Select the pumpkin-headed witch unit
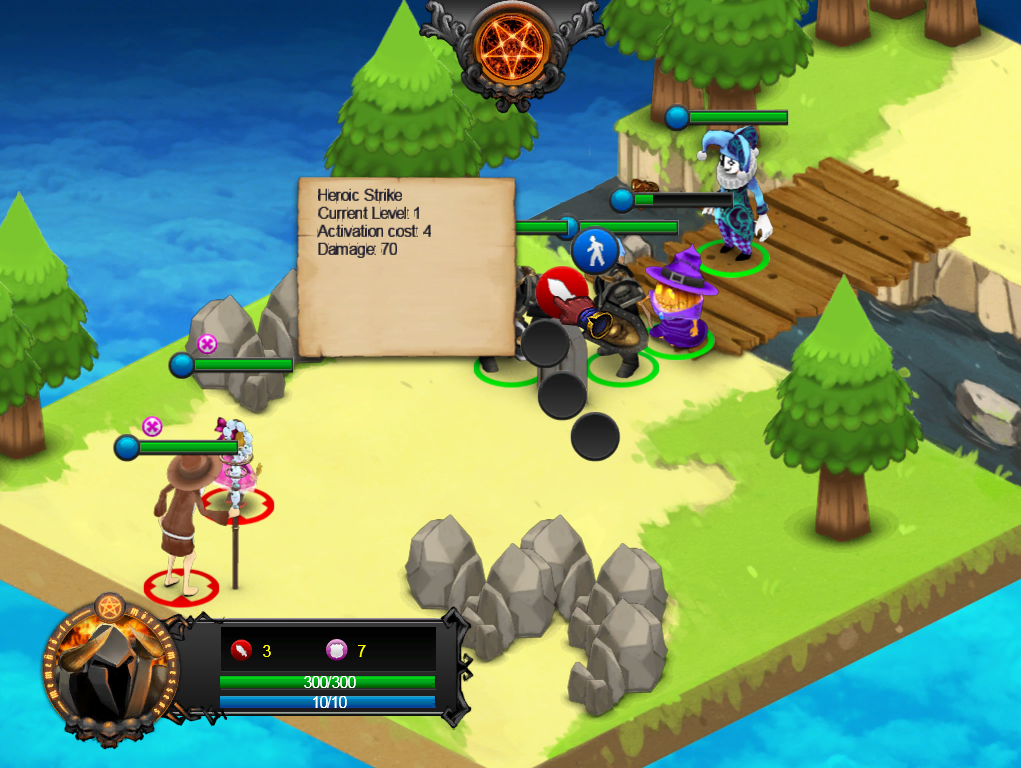The width and height of the screenshot is (1021, 768). (x=680, y=302)
